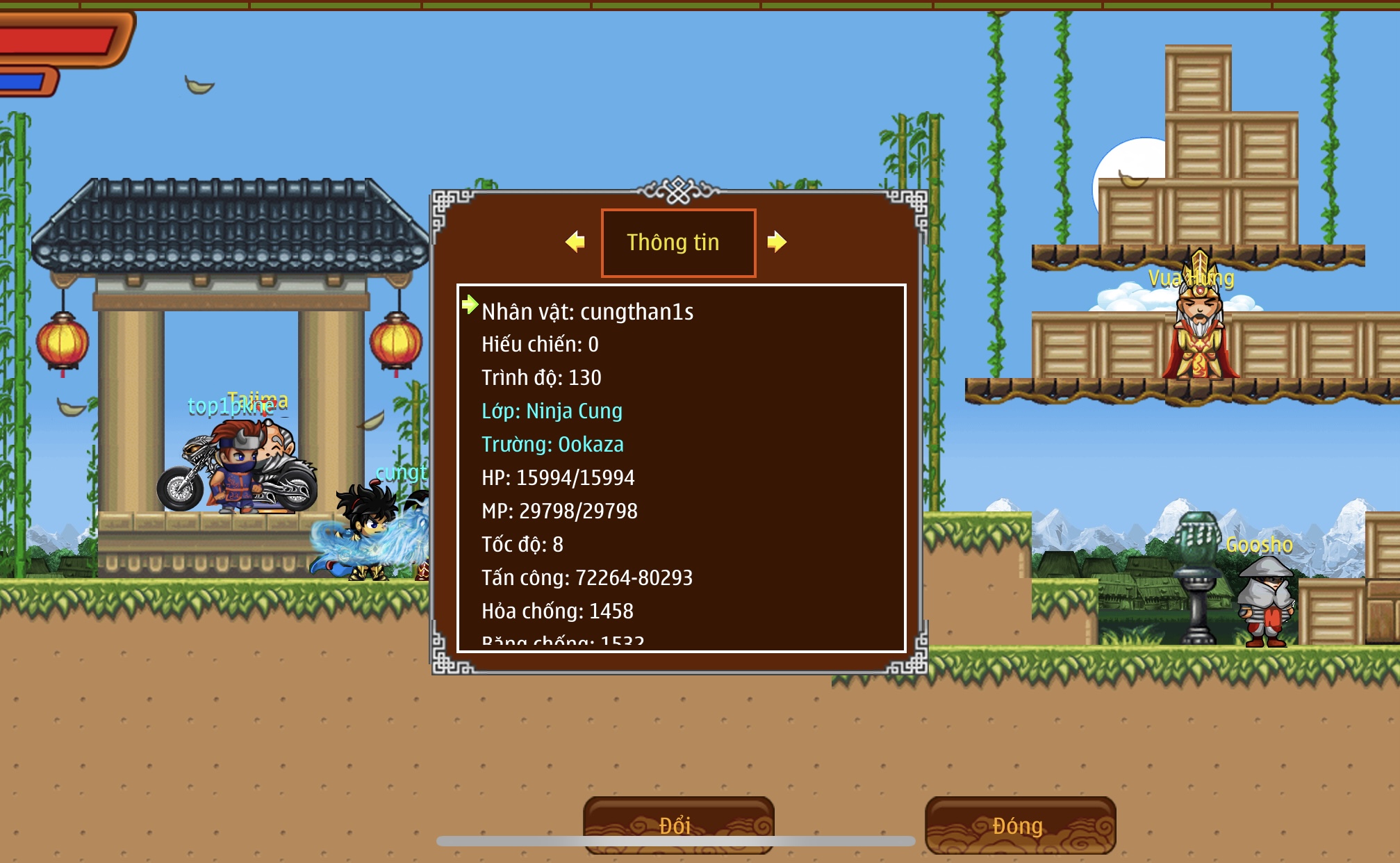Select the Nhân vật: cungthan1s row
The height and width of the screenshot is (863, 1400).
[x=587, y=312]
